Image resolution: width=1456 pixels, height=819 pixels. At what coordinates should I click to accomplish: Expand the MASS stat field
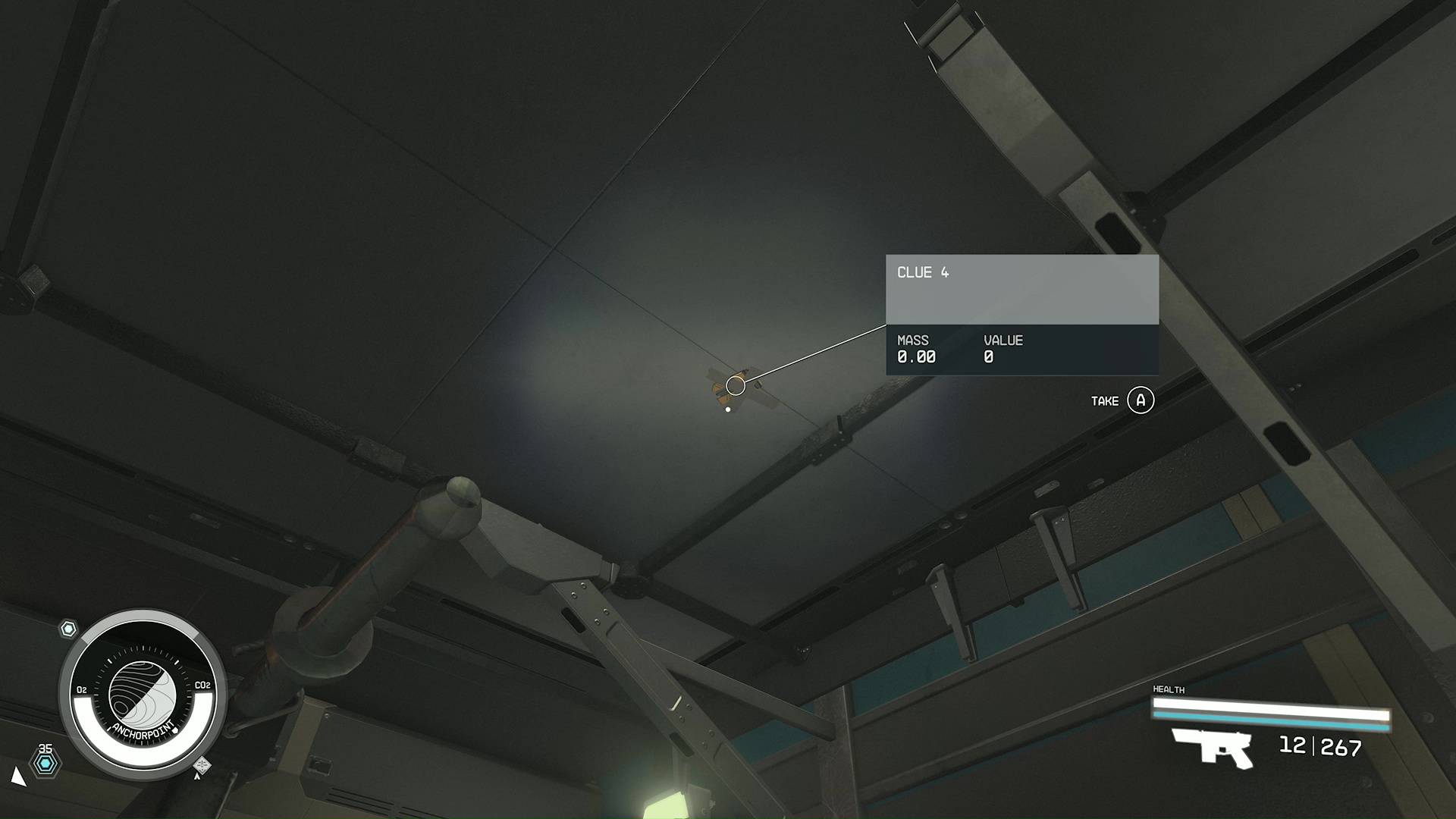[x=916, y=349]
